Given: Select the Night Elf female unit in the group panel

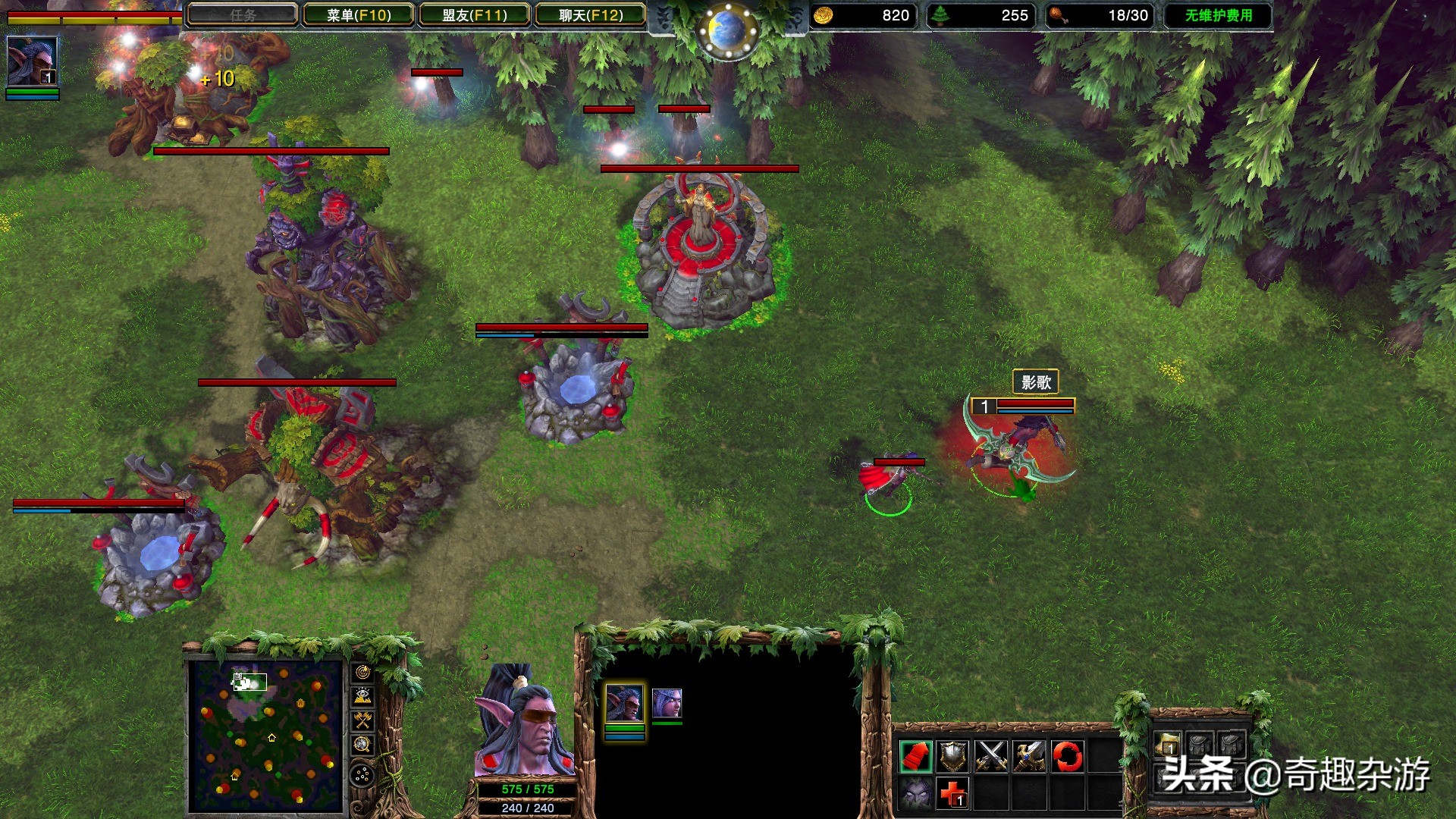Looking at the screenshot, I should click(x=667, y=703).
